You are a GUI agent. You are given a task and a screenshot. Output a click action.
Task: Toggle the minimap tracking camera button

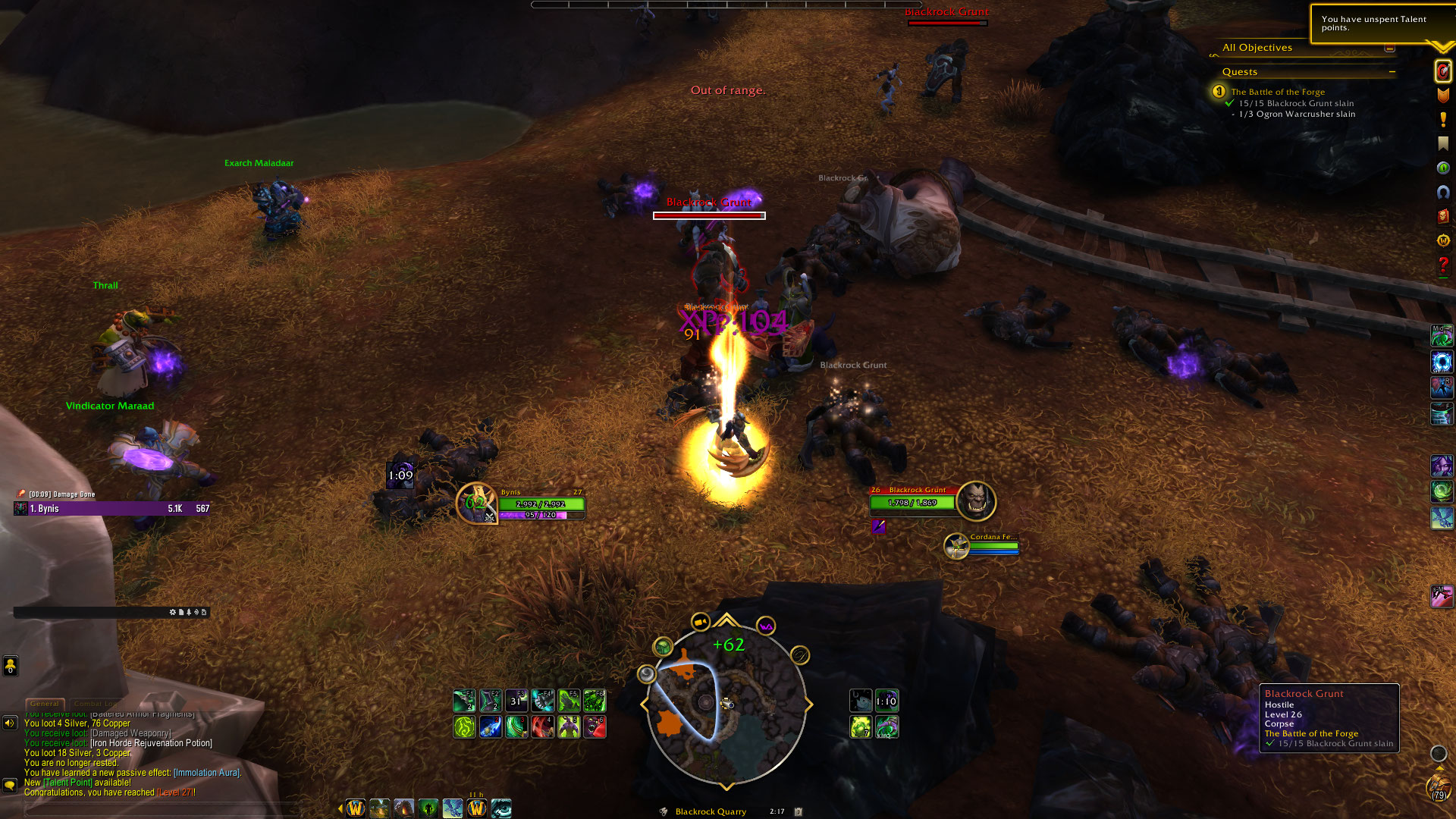coord(700,623)
